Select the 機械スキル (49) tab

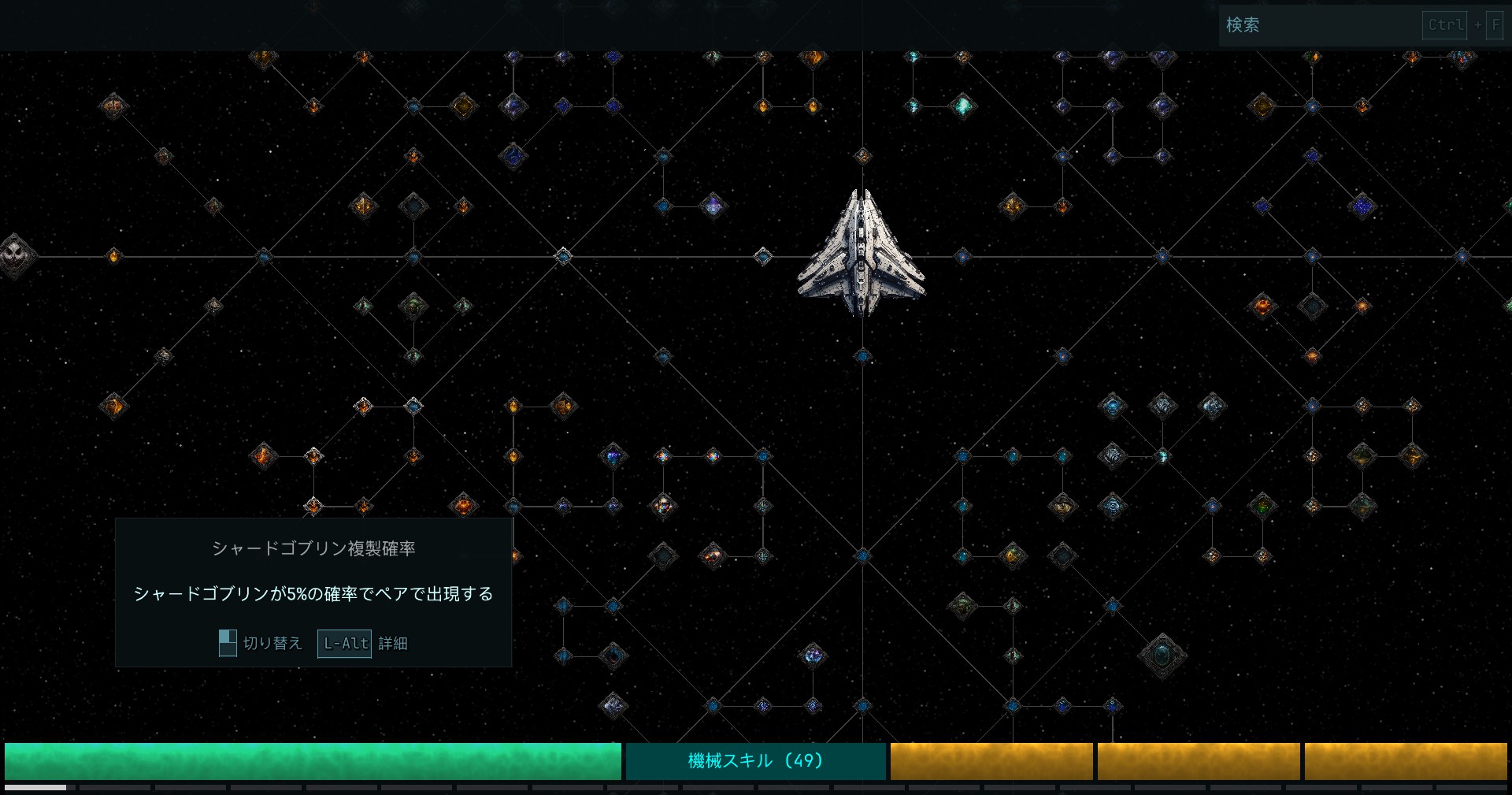755,761
